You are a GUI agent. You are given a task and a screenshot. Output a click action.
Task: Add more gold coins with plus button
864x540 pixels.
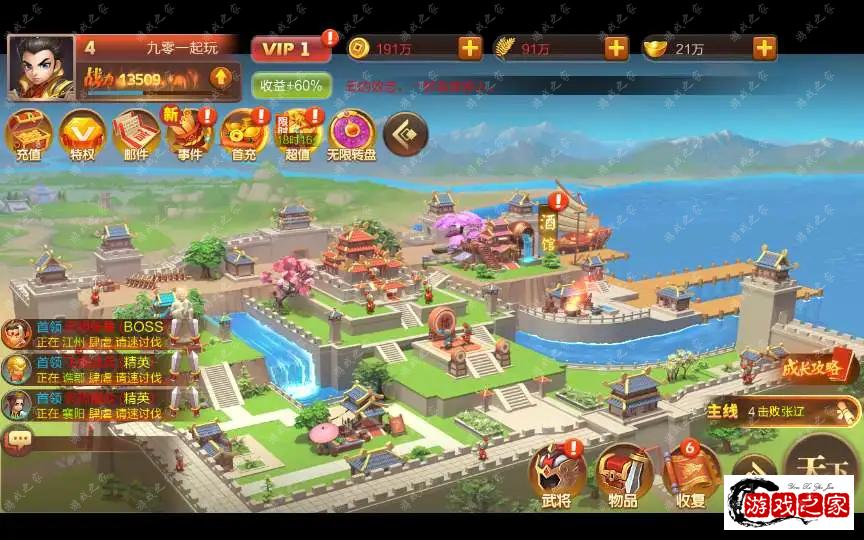click(470, 48)
